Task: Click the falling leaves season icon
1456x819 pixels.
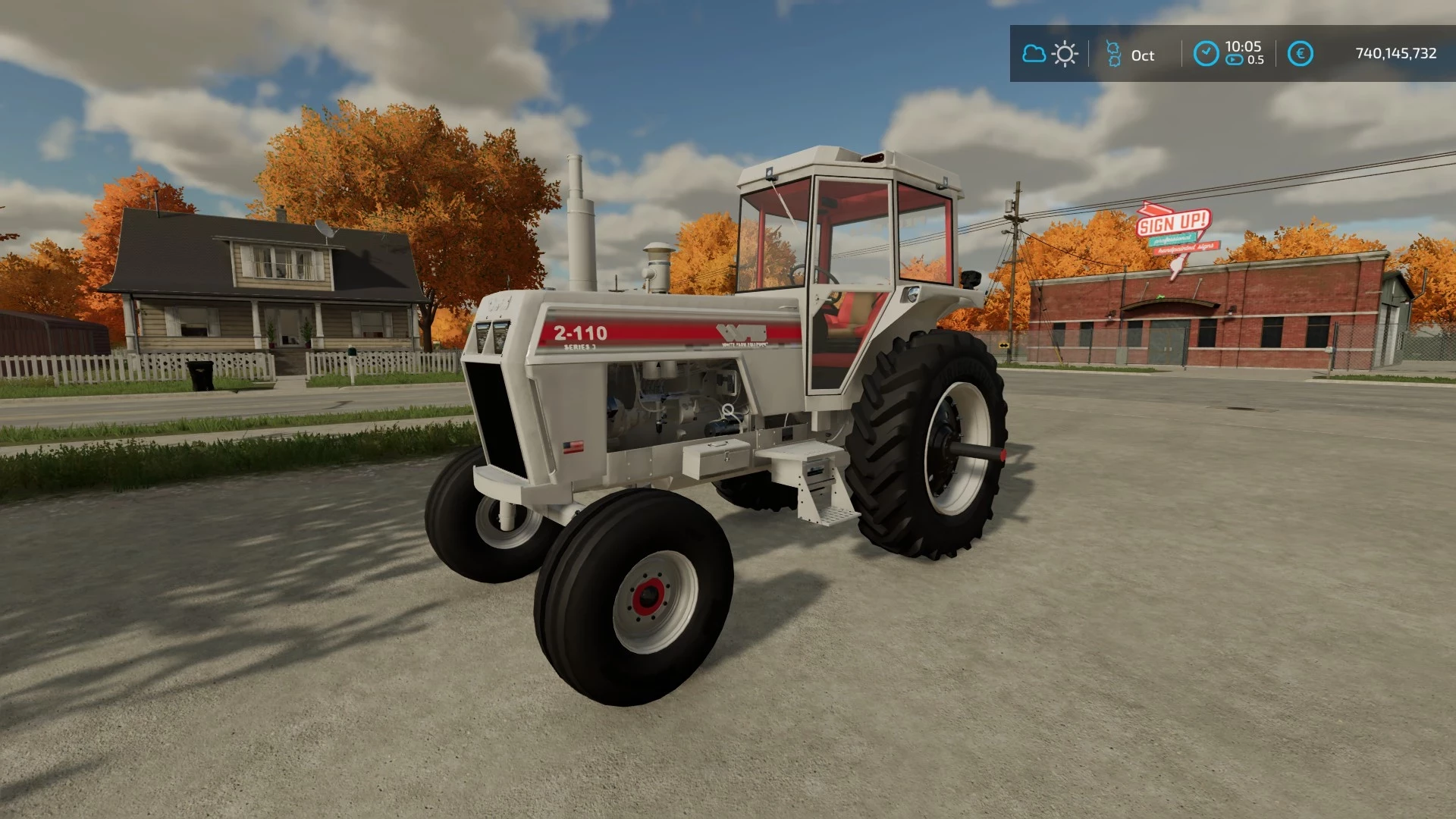Action: coord(1112,55)
